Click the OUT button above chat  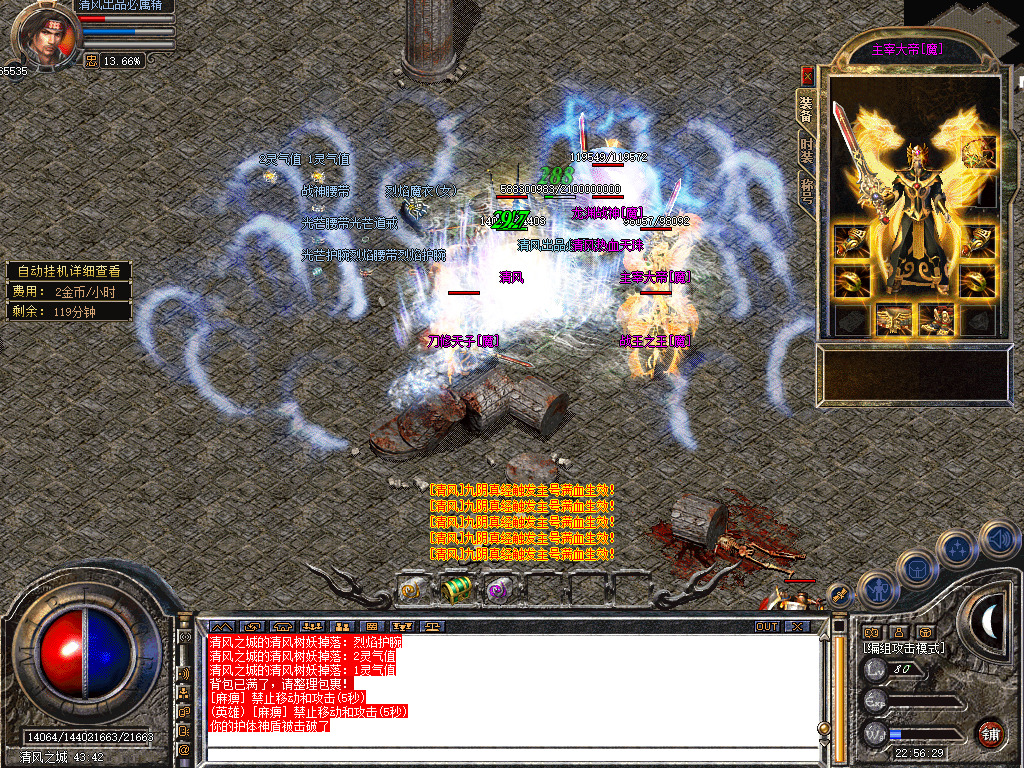767,626
